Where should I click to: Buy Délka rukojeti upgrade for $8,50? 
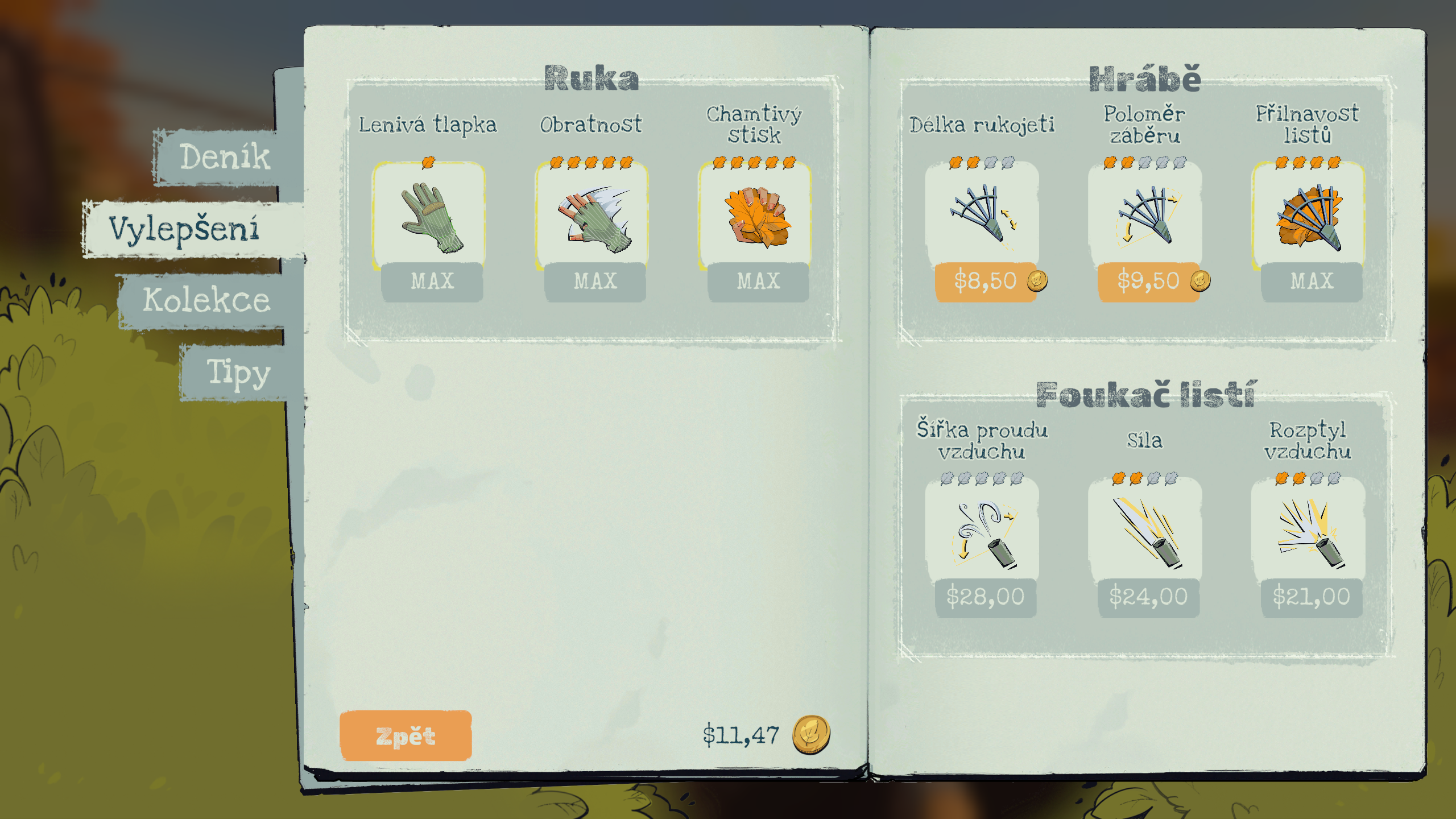[986, 282]
